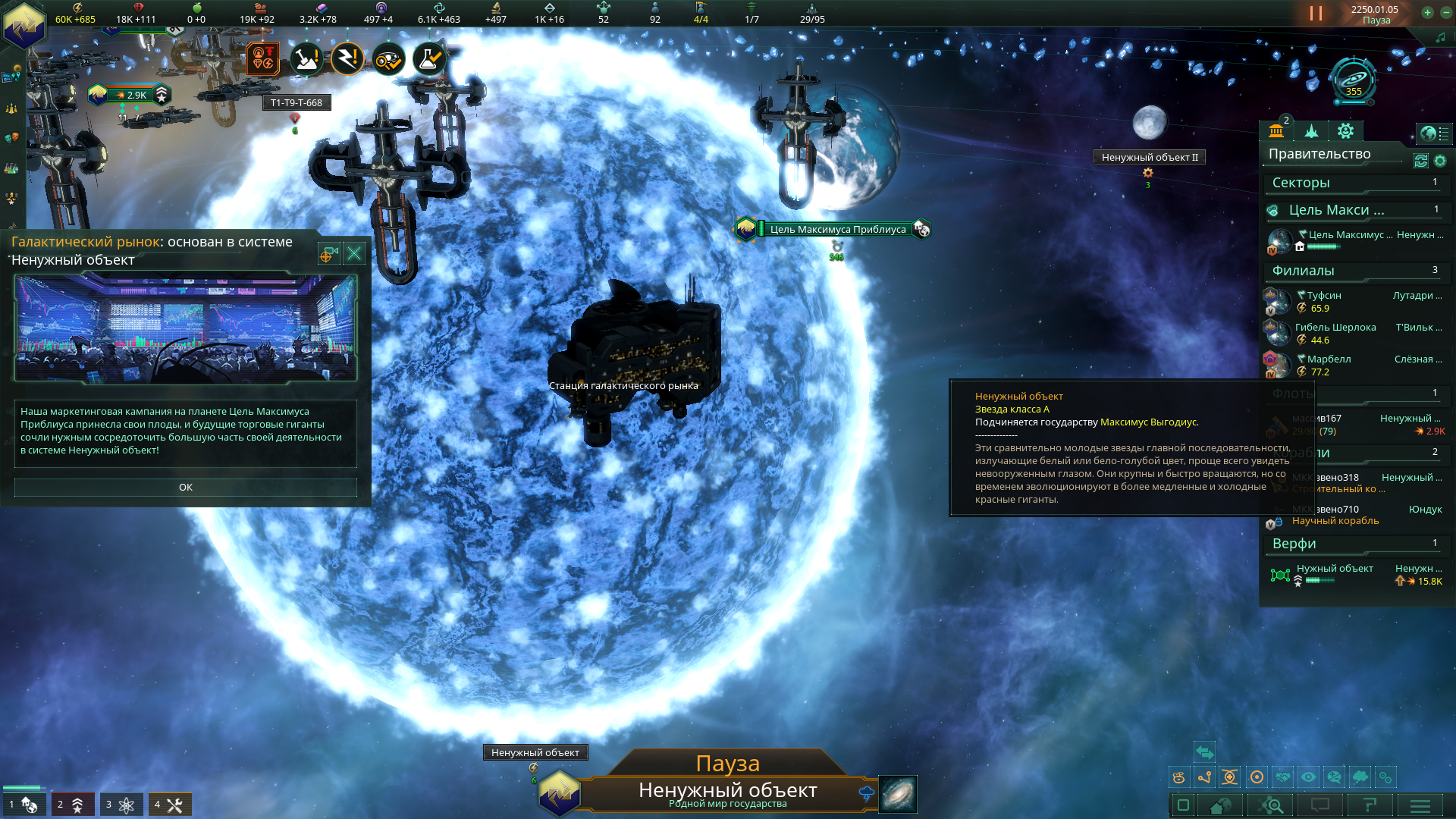Open bottom tab 4 with tools icon
The image size is (1456, 819).
point(169,805)
